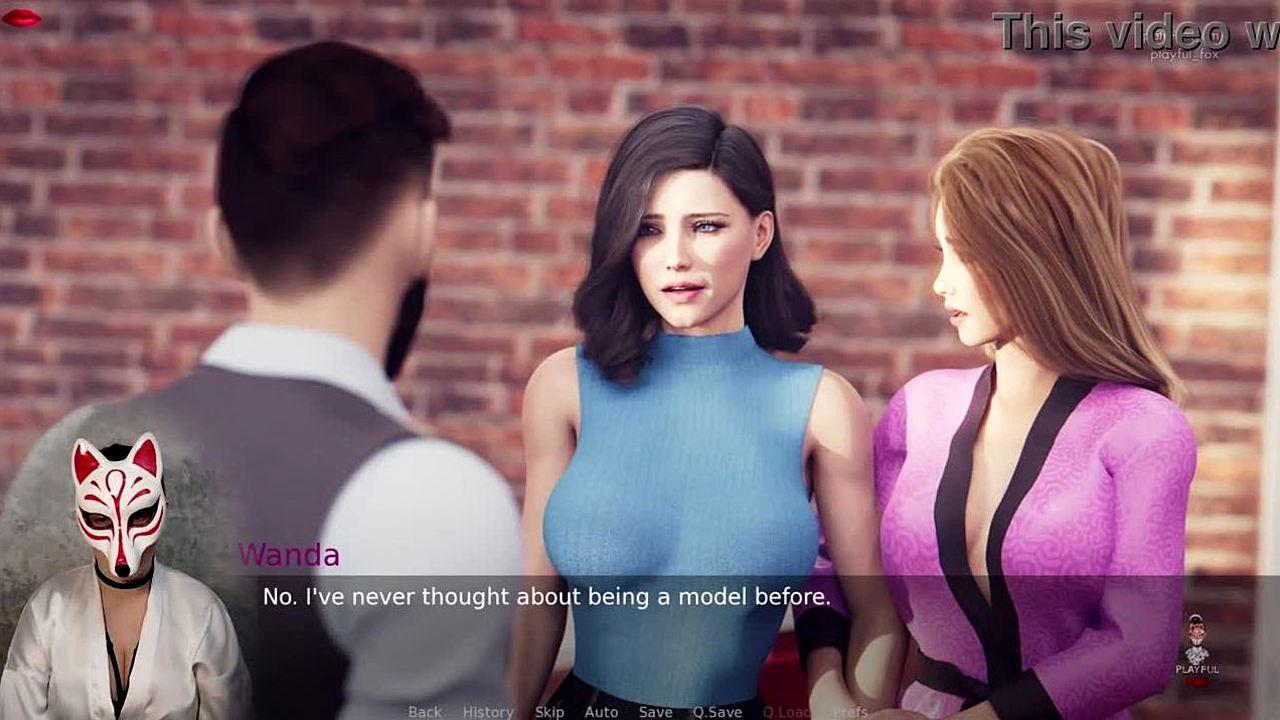Click the dialogue line to continue

546,597
